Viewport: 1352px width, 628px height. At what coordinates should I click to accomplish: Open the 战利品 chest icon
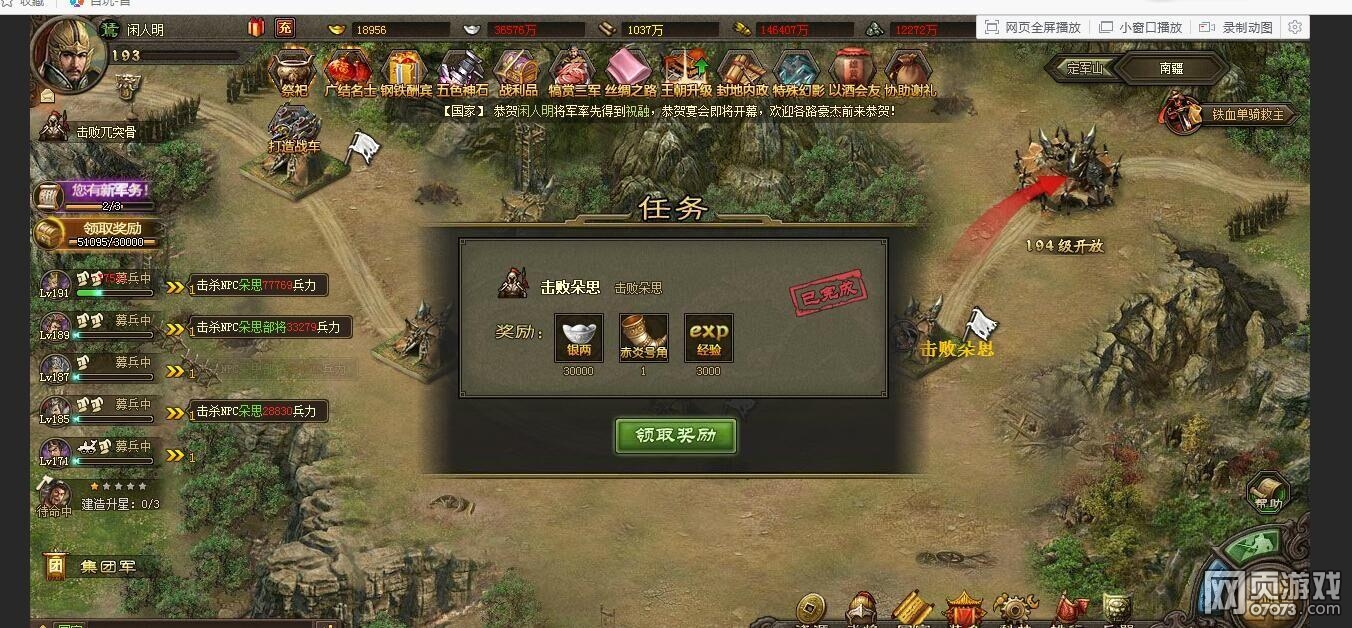518,73
